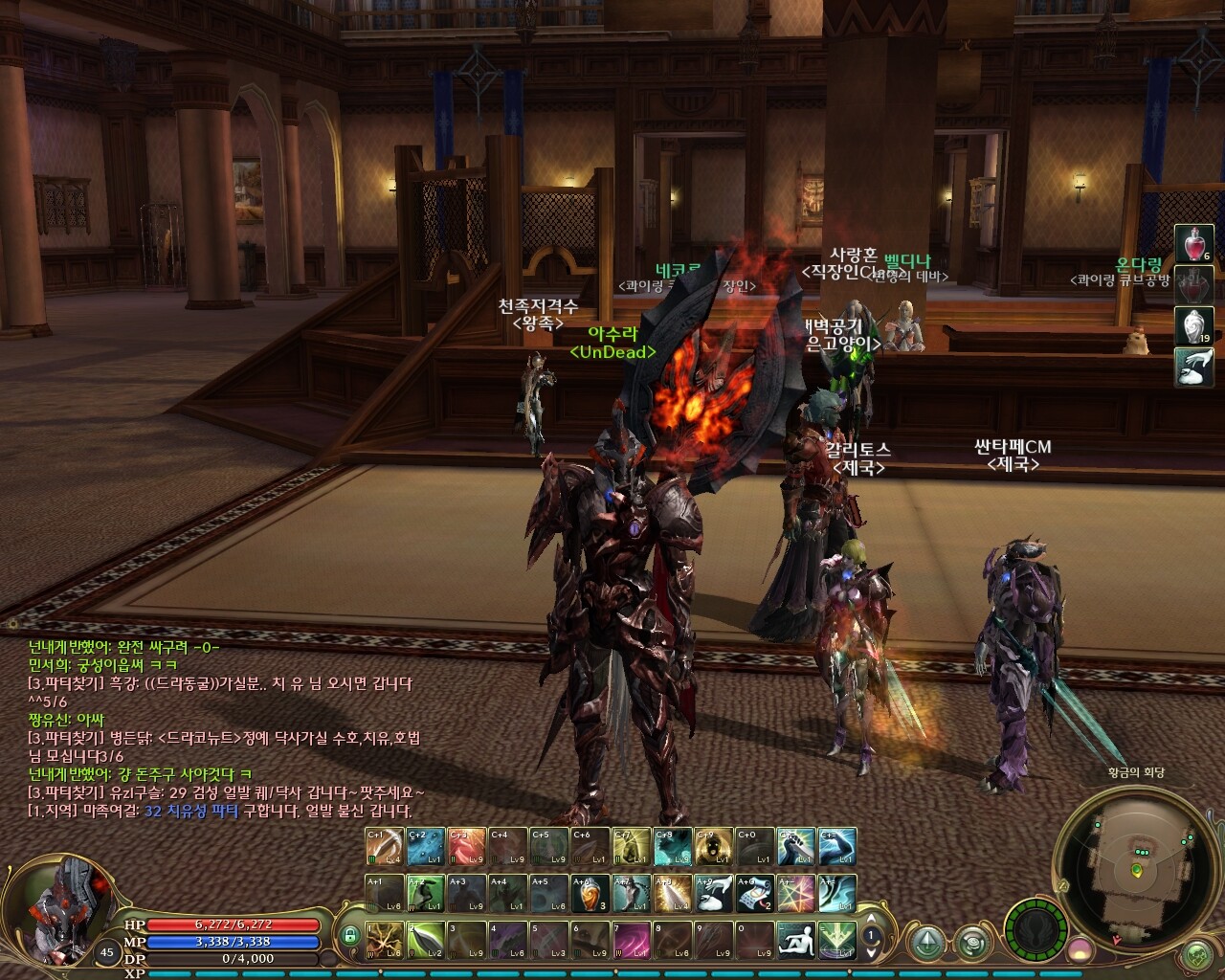This screenshot has width=1225, height=980.
Task: Click the blue level 32 link in chat
Action: (151, 811)
